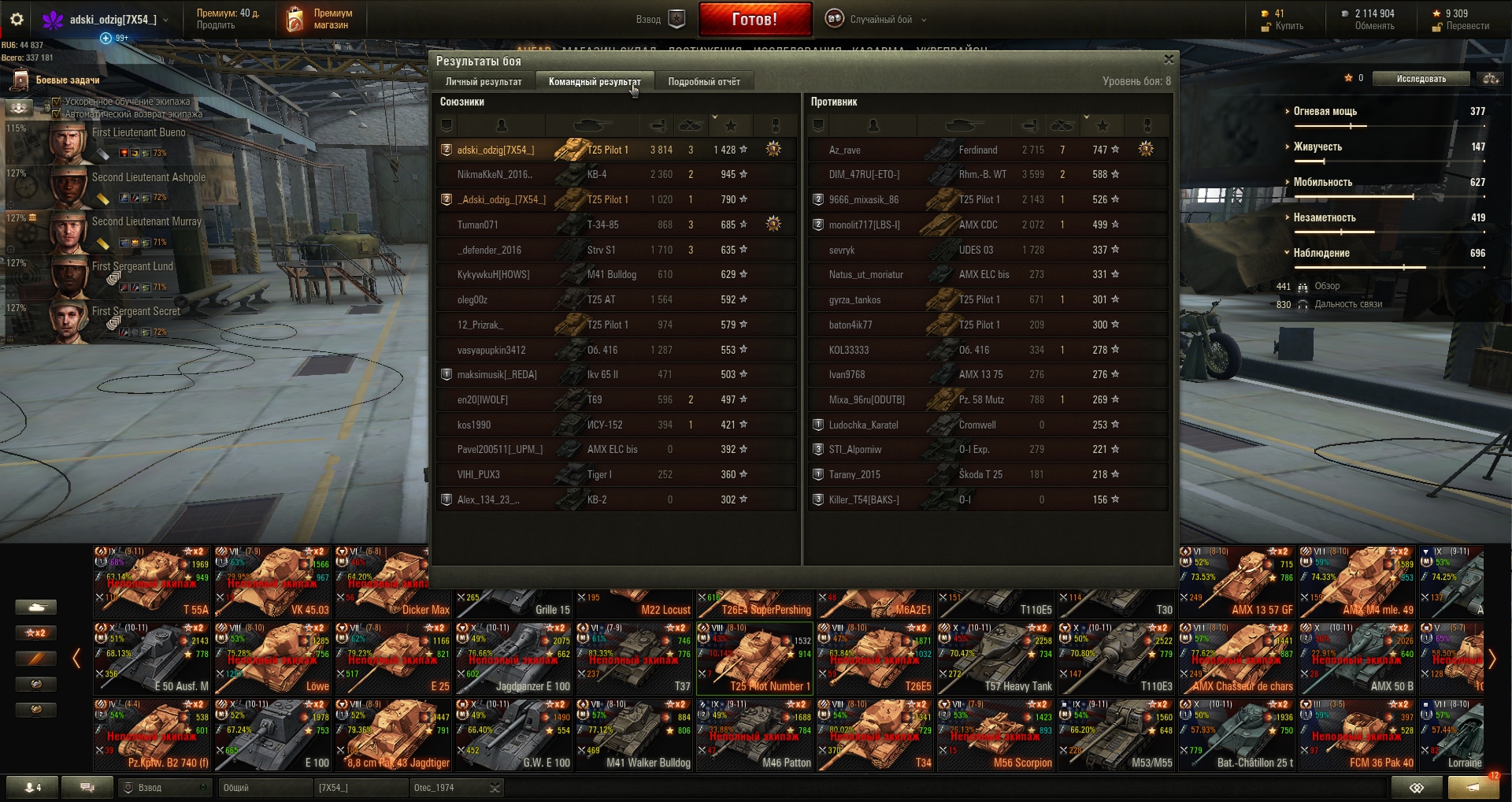
Task: Select the T57 Heavy Tank tile
Action: coord(996,659)
